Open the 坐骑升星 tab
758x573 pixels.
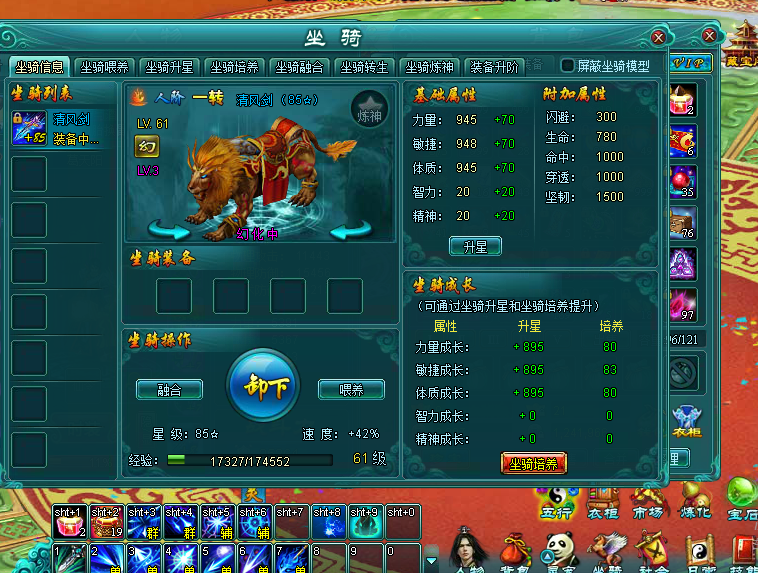tap(169, 67)
